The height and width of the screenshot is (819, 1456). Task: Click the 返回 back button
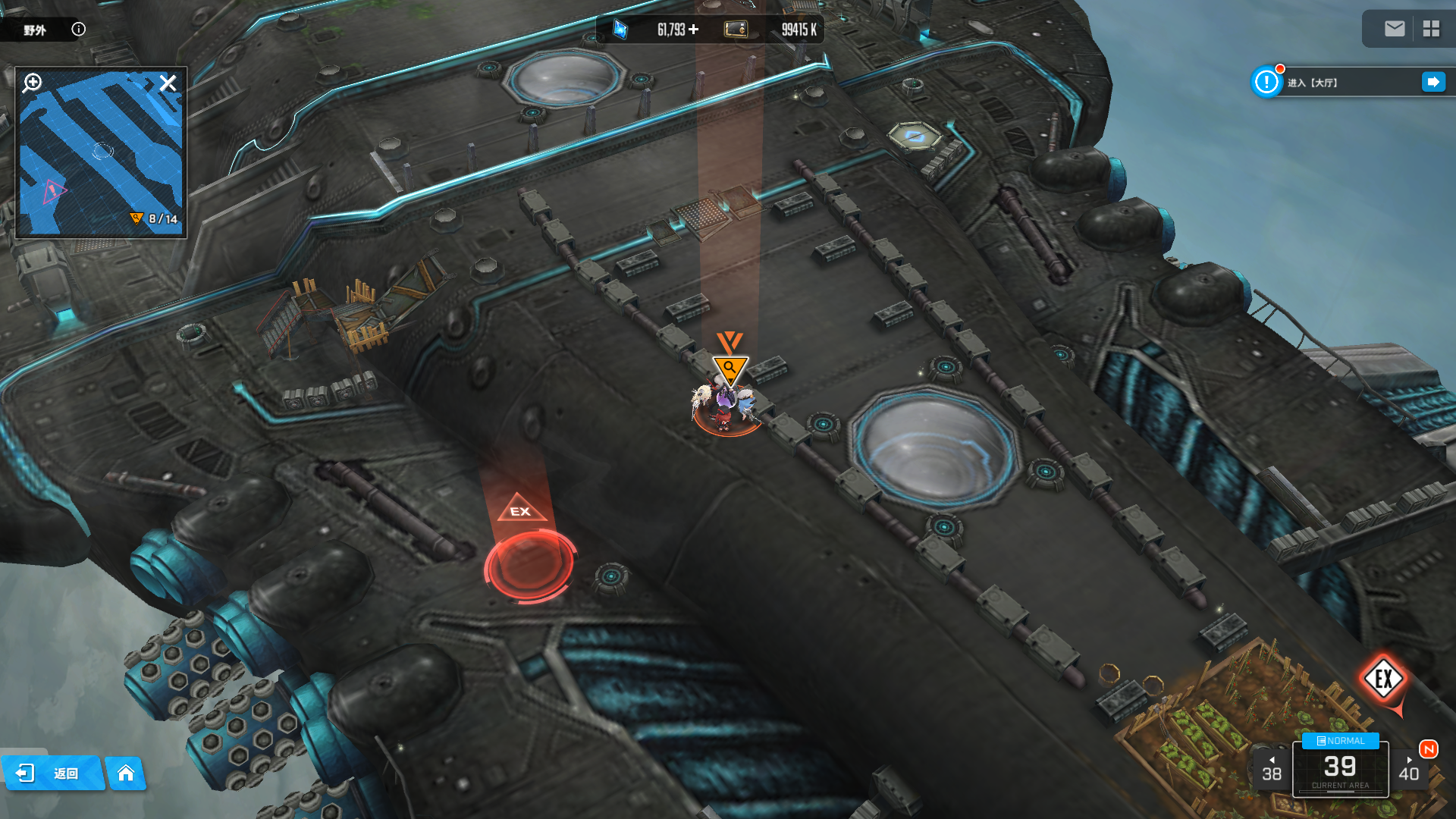point(52,773)
